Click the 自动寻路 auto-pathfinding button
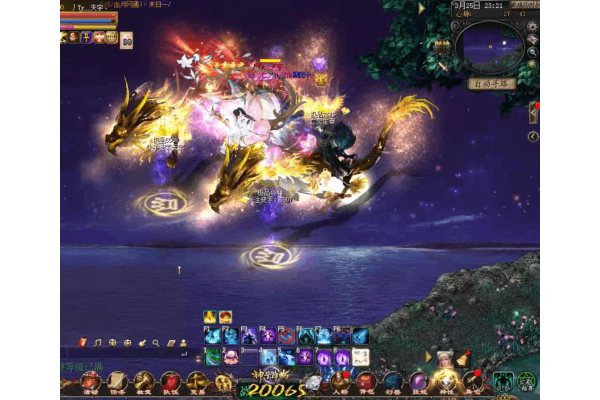The image size is (600, 400). point(492,84)
